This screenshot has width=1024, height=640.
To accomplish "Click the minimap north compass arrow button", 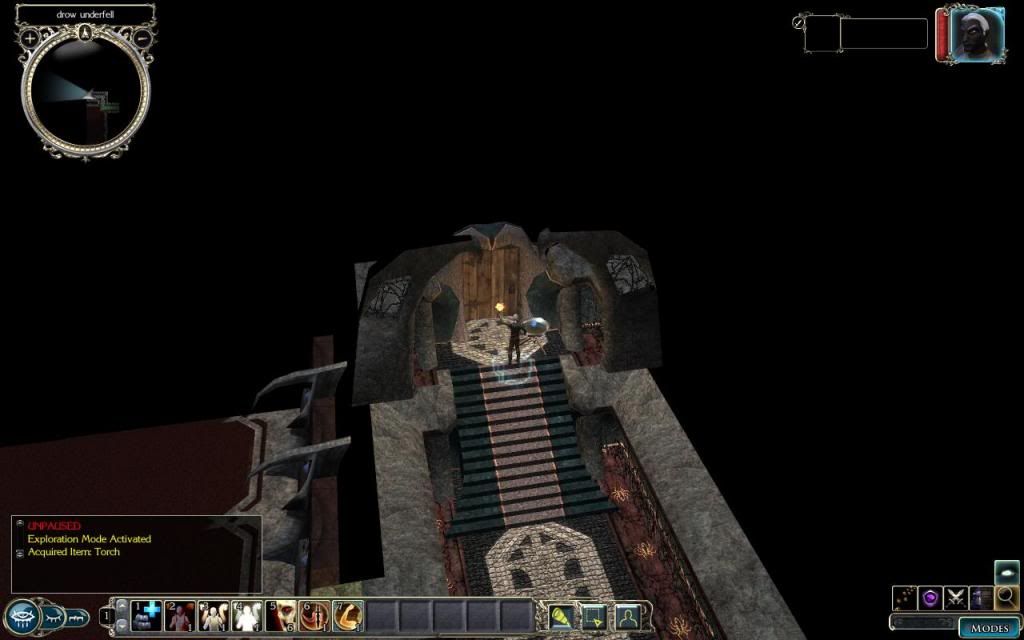I will pyautogui.click(x=87, y=33).
